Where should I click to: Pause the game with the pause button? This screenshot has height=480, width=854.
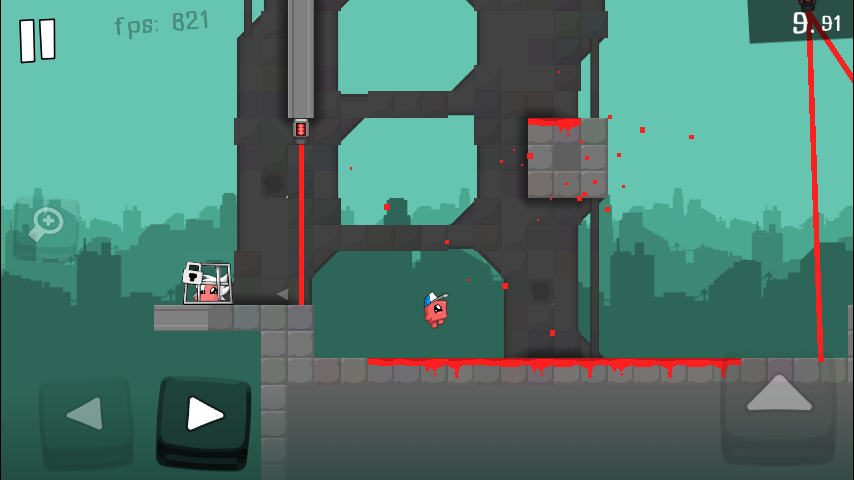click(38, 40)
